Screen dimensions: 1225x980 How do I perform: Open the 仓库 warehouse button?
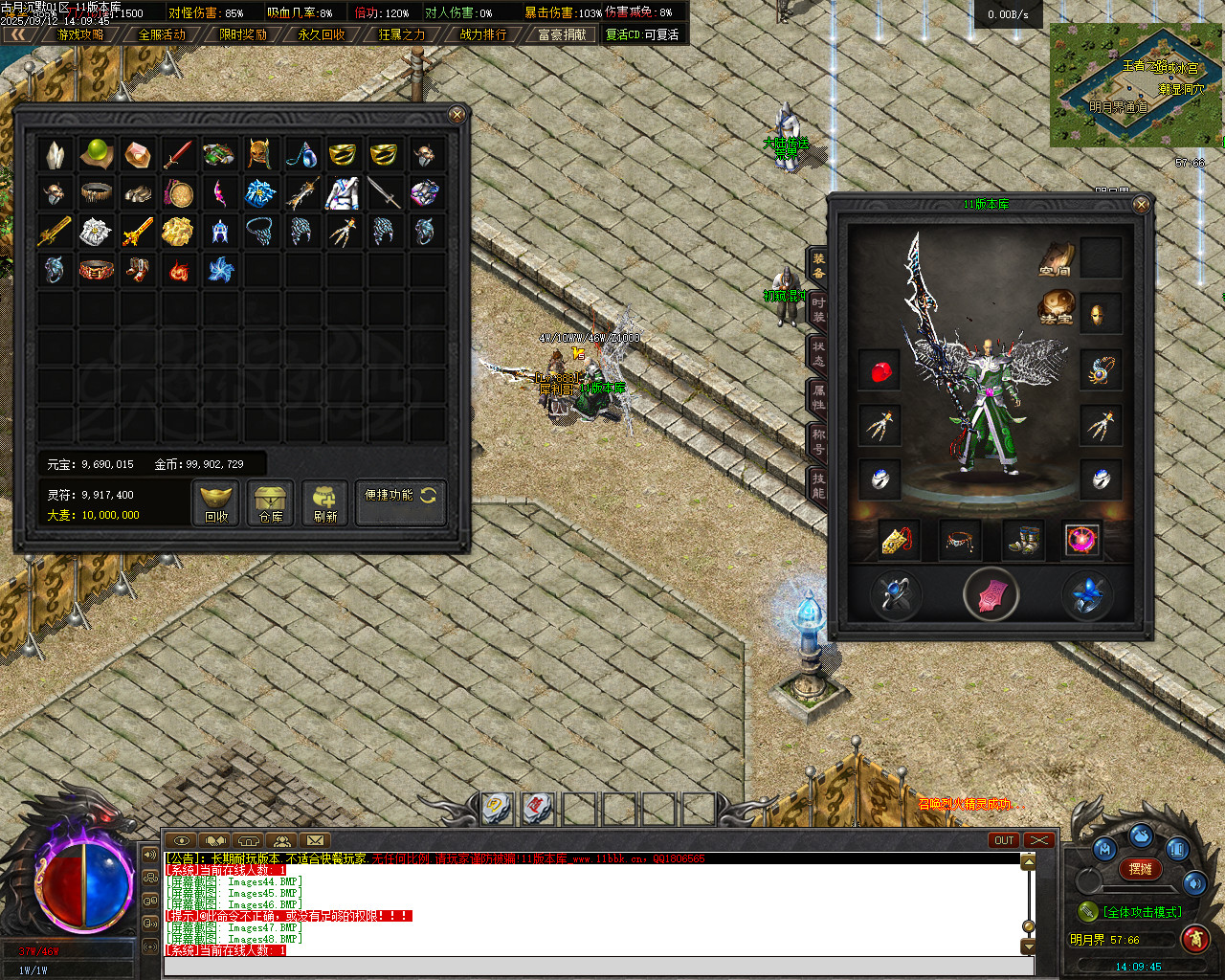point(271,502)
